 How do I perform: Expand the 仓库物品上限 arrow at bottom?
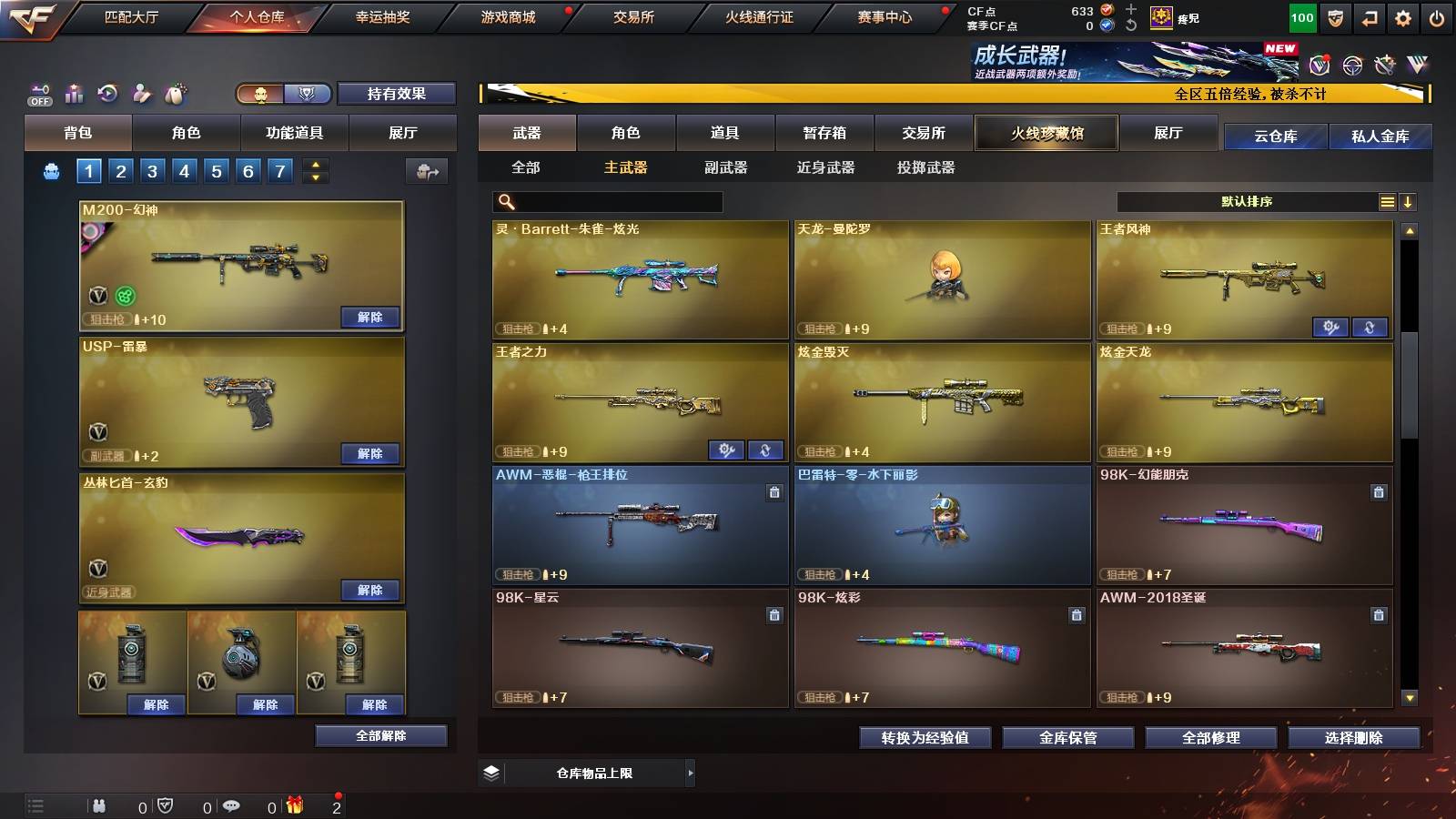(x=692, y=773)
